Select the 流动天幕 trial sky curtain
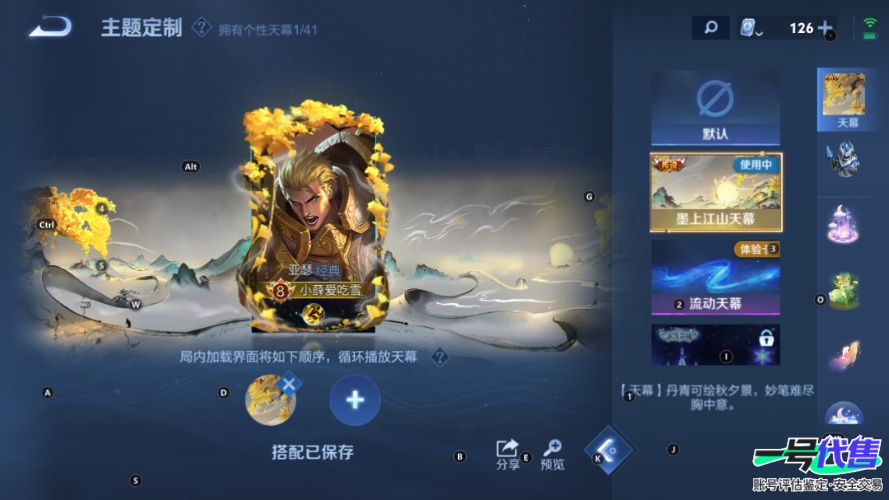Viewport: 889px width, 500px height. coord(715,276)
